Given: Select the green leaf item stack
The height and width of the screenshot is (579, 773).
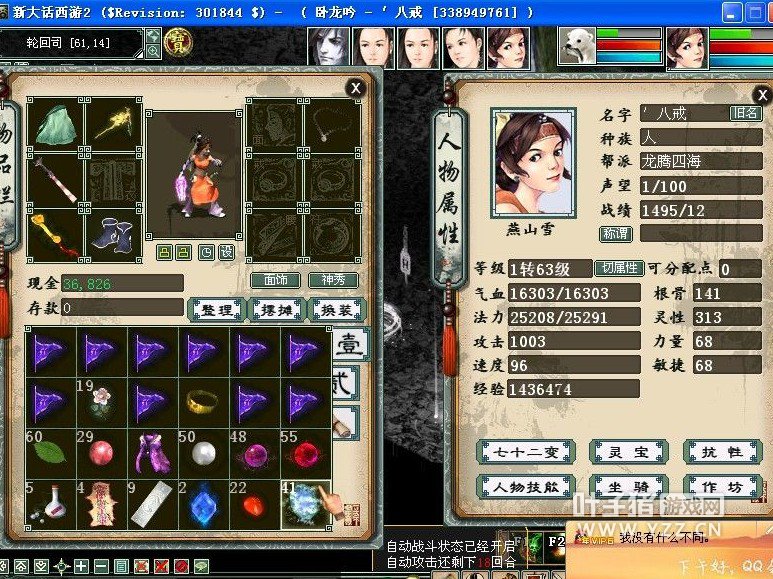Looking at the screenshot, I should (48, 452).
